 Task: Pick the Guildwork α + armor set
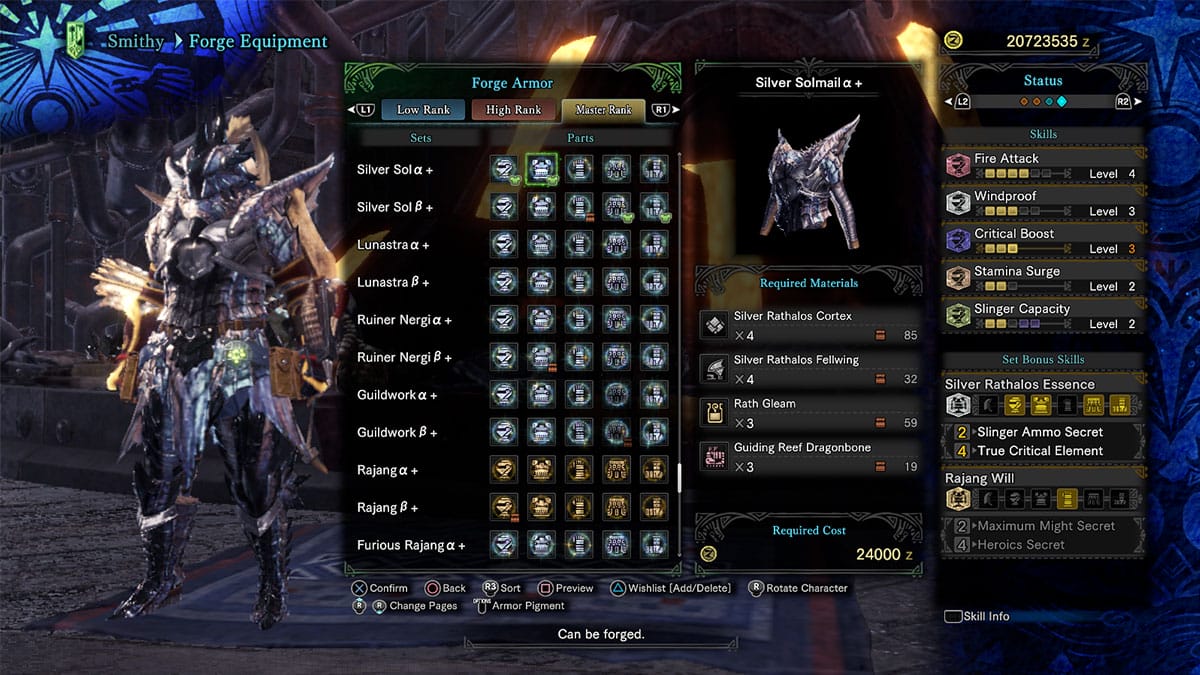[397, 395]
